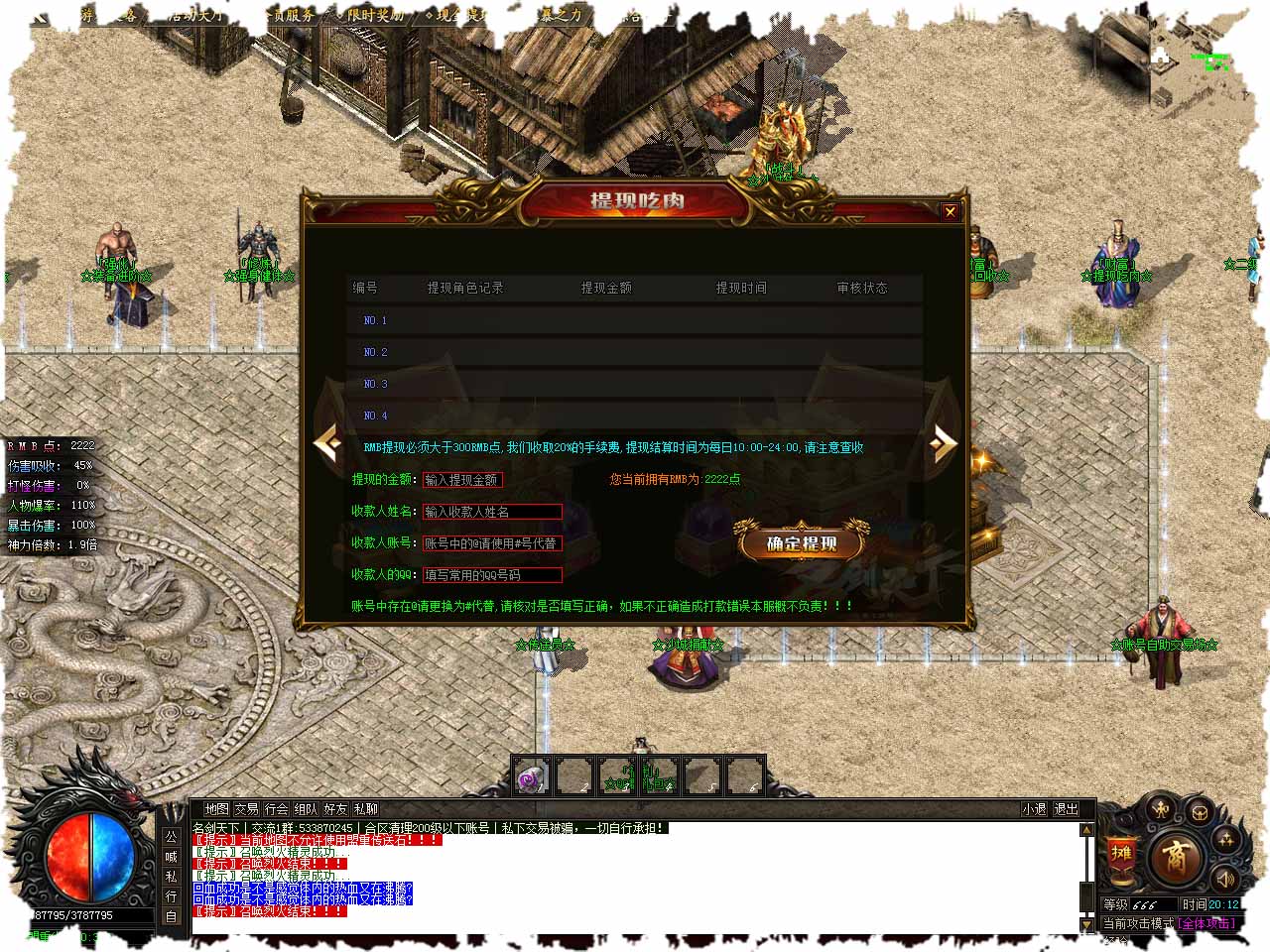Open the 好友 friends list
The image size is (1270, 952).
(335, 809)
